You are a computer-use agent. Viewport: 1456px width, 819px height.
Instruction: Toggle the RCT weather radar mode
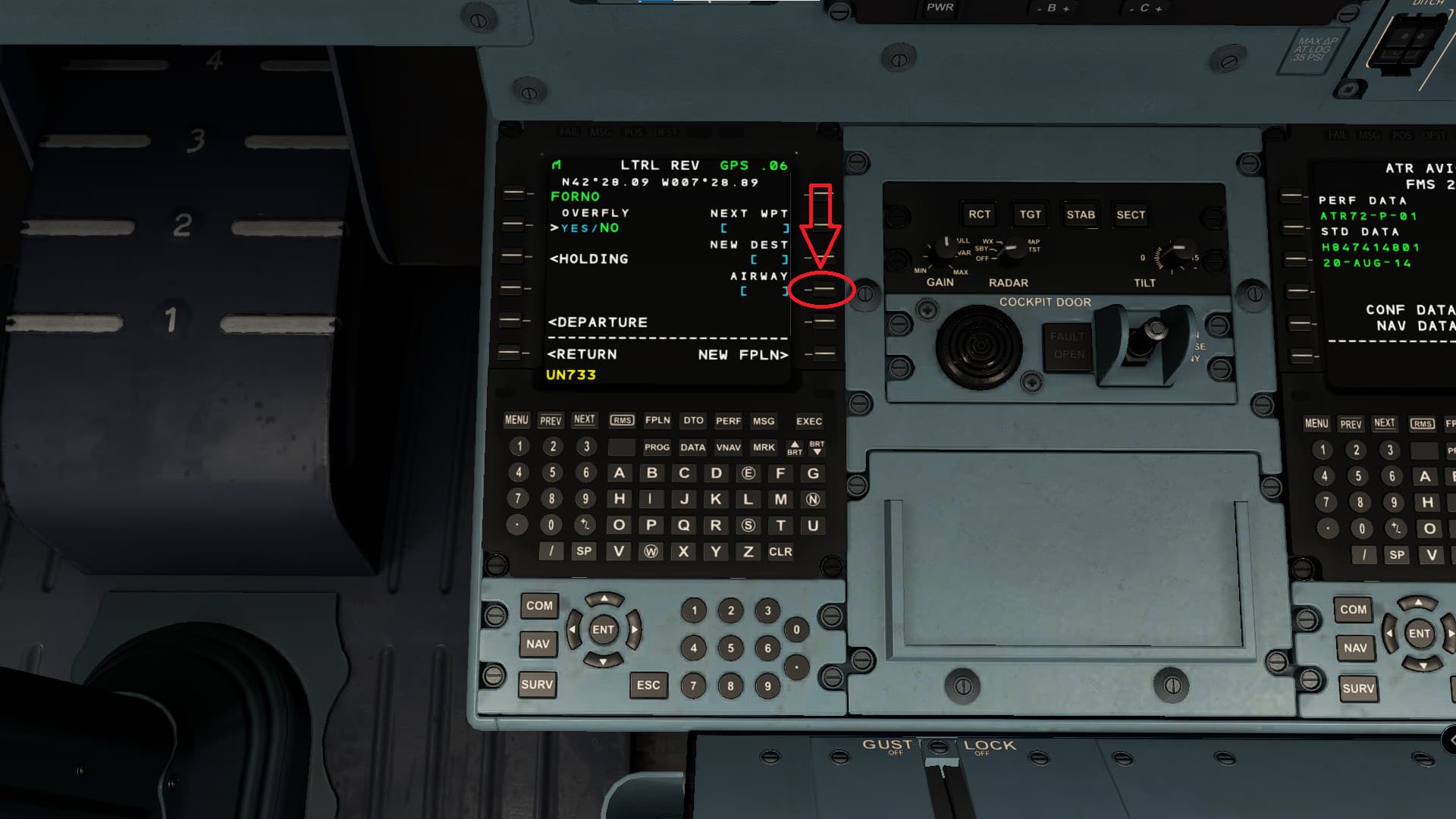tap(981, 214)
